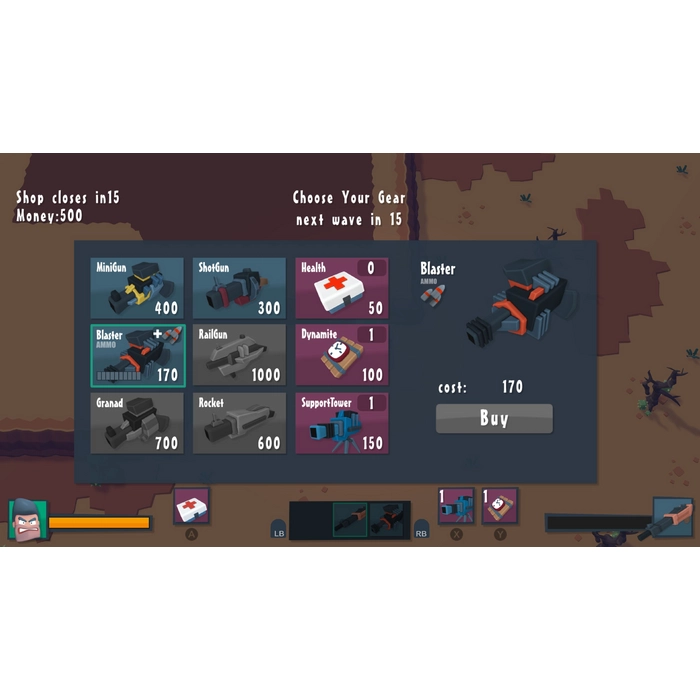
Task: Choose the ShotGun for 300
Action: [239, 288]
